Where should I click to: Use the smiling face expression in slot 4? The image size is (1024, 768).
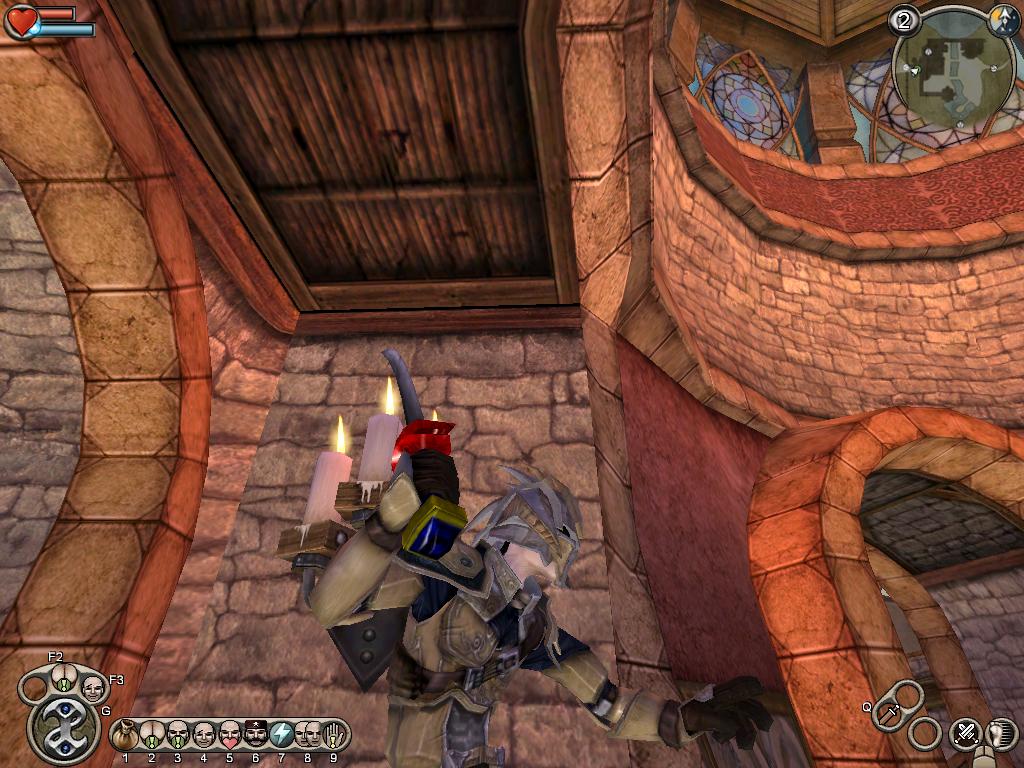coord(203,736)
